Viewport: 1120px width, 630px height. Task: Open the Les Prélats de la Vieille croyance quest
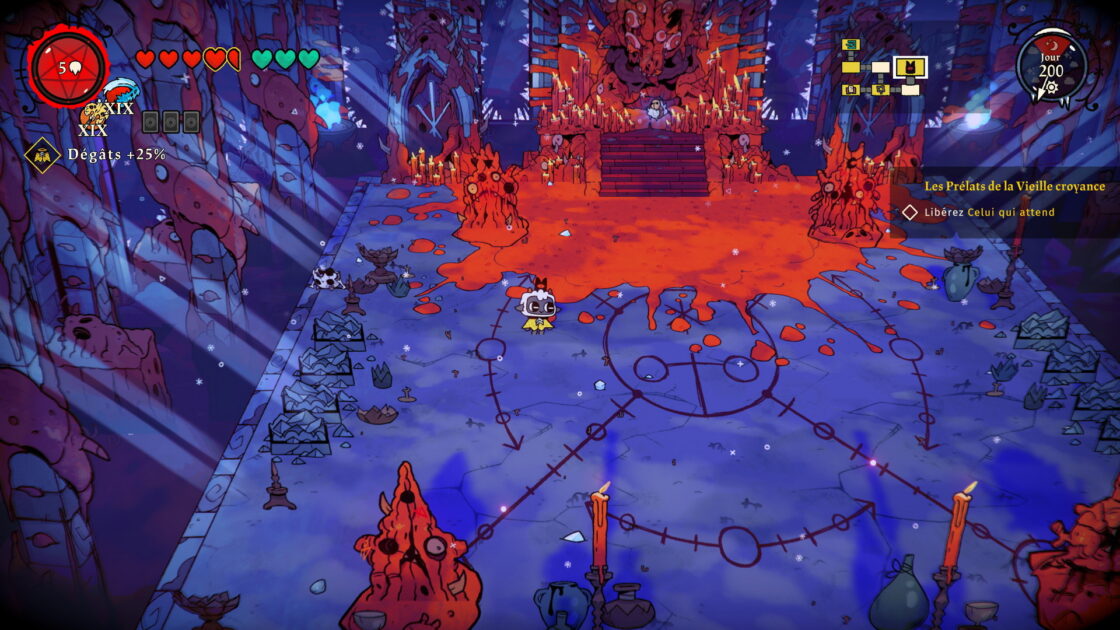click(x=1014, y=186)
